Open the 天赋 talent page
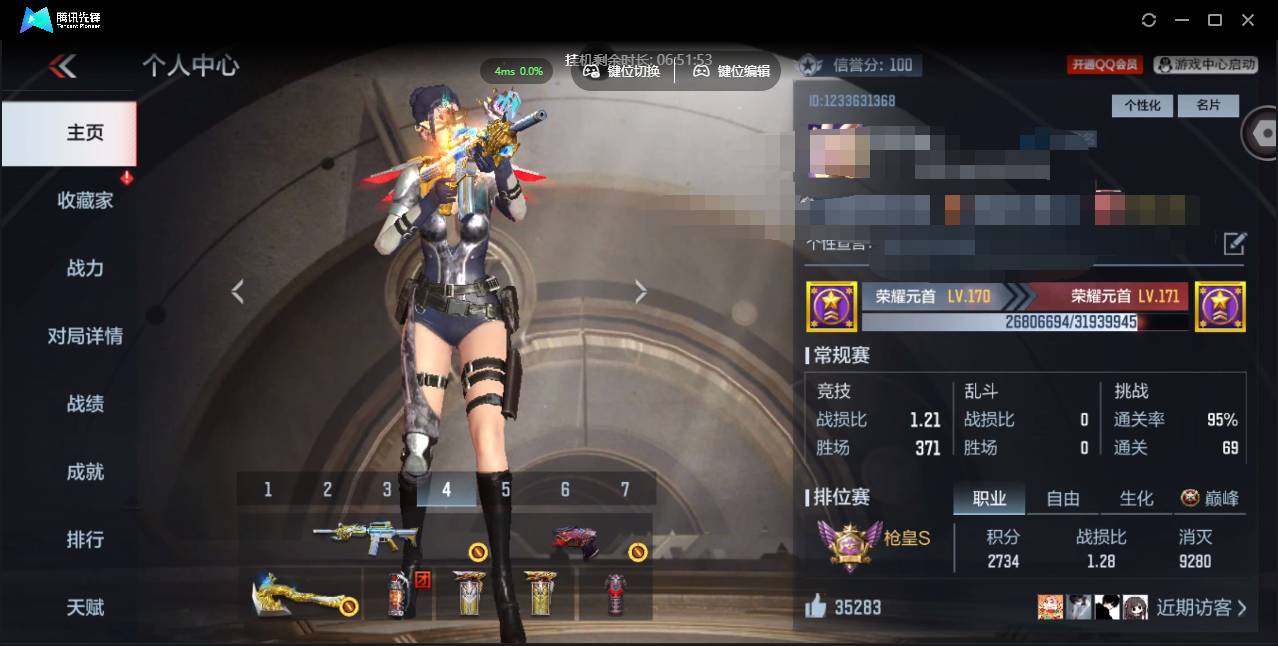 click(x=85, y=607)
